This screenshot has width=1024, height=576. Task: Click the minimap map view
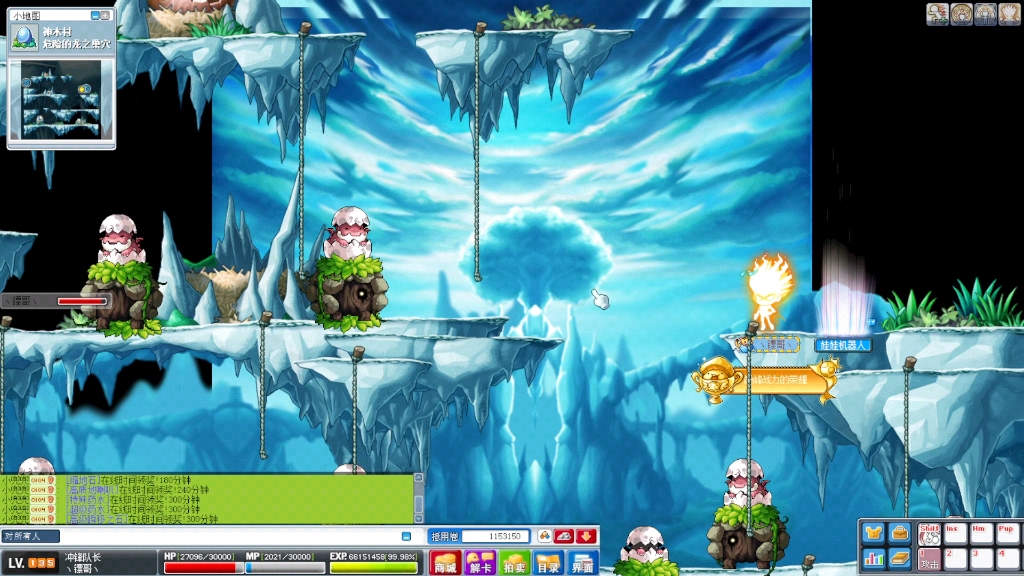[x=61, y=99]
